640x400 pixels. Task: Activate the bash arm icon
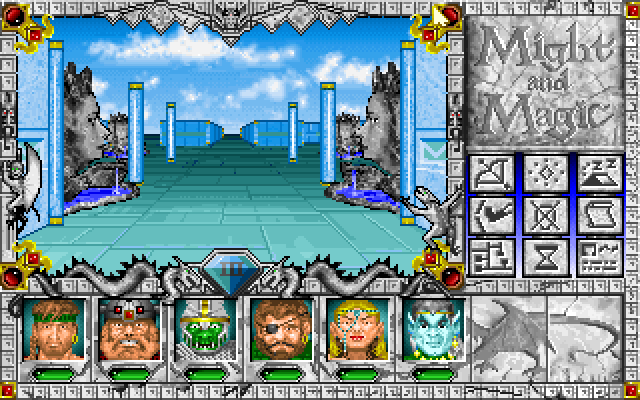point(491,215)
